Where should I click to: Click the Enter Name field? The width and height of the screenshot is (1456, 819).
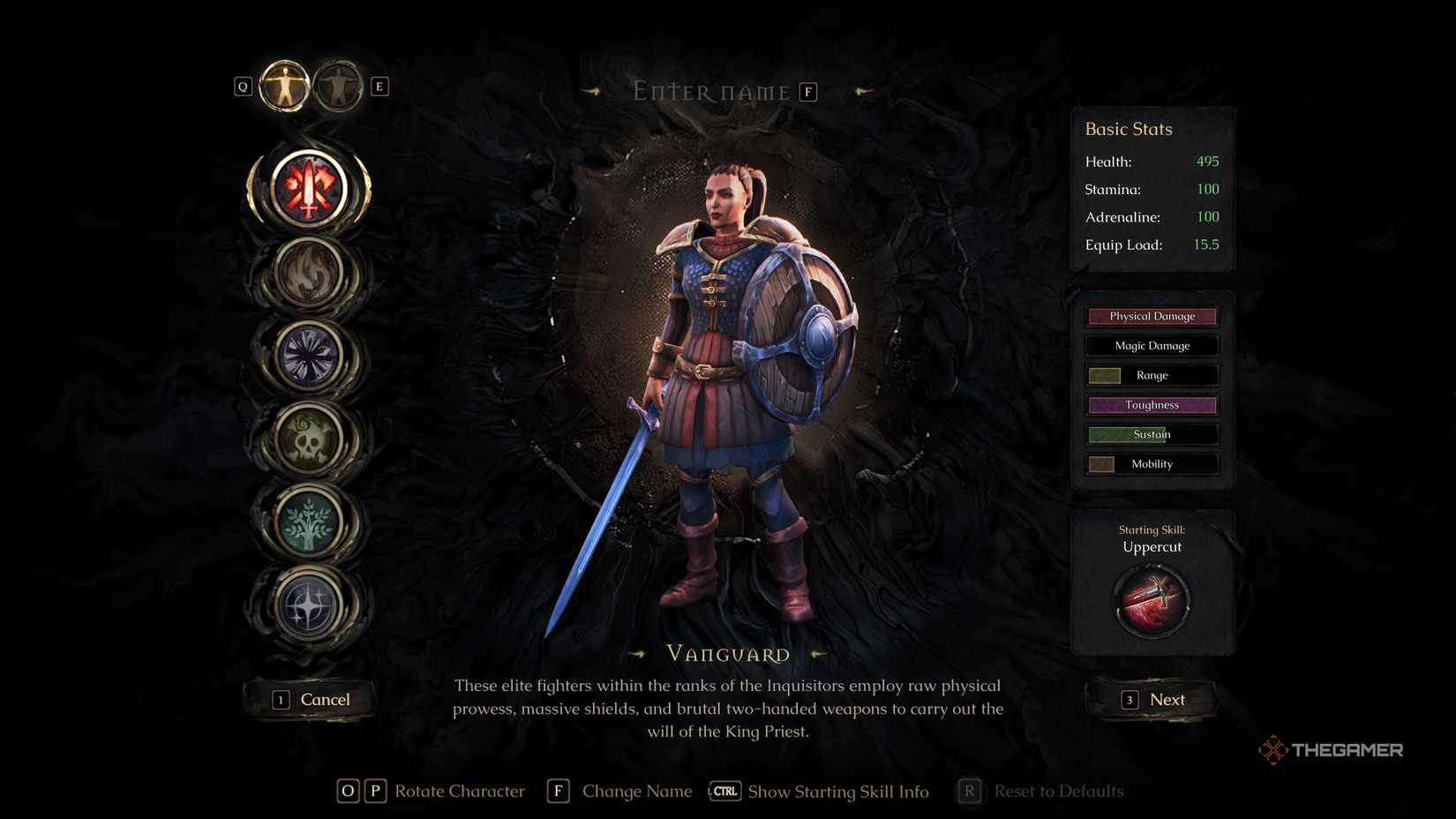tap(710, 91)
